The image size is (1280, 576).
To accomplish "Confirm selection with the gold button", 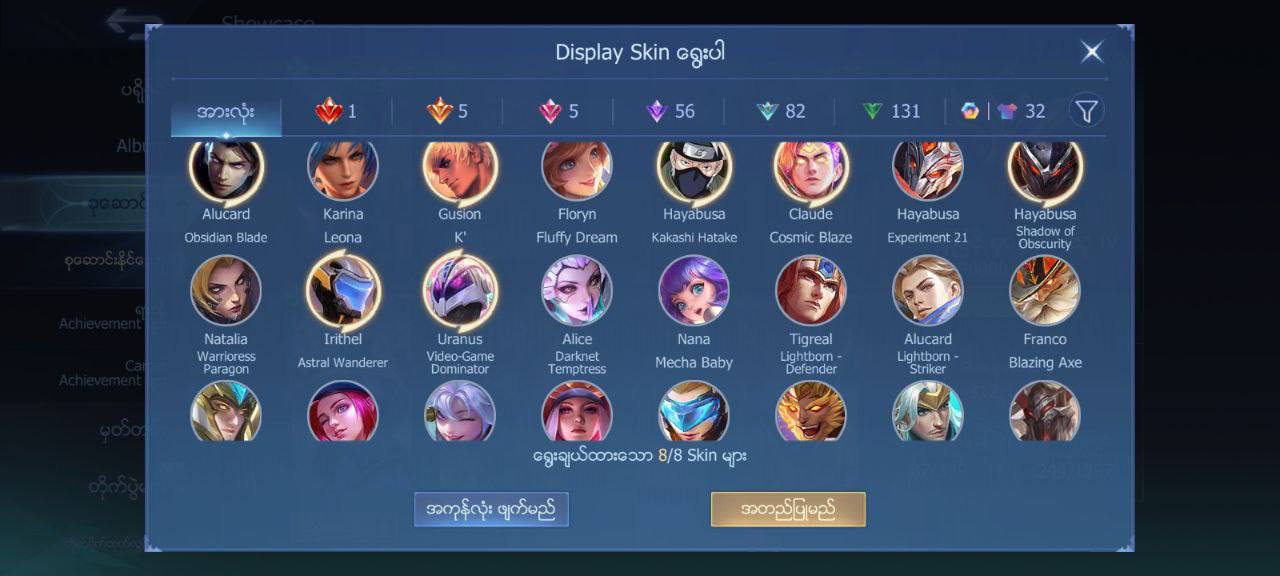I will (788, 509).
